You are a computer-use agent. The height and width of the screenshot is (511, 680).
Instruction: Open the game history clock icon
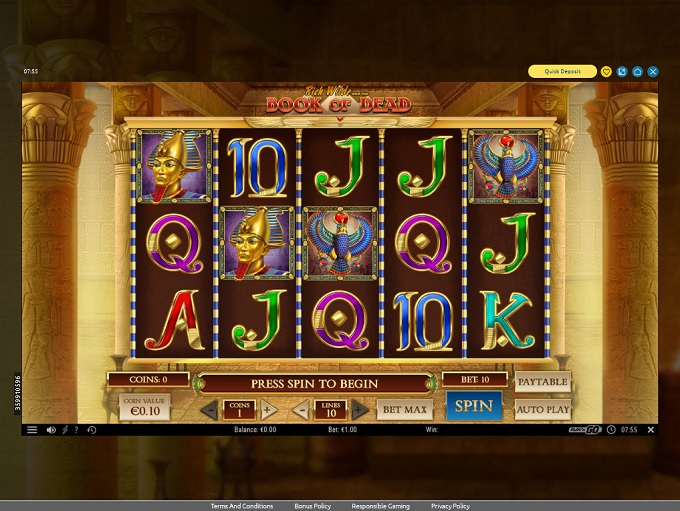pos(91,430)
